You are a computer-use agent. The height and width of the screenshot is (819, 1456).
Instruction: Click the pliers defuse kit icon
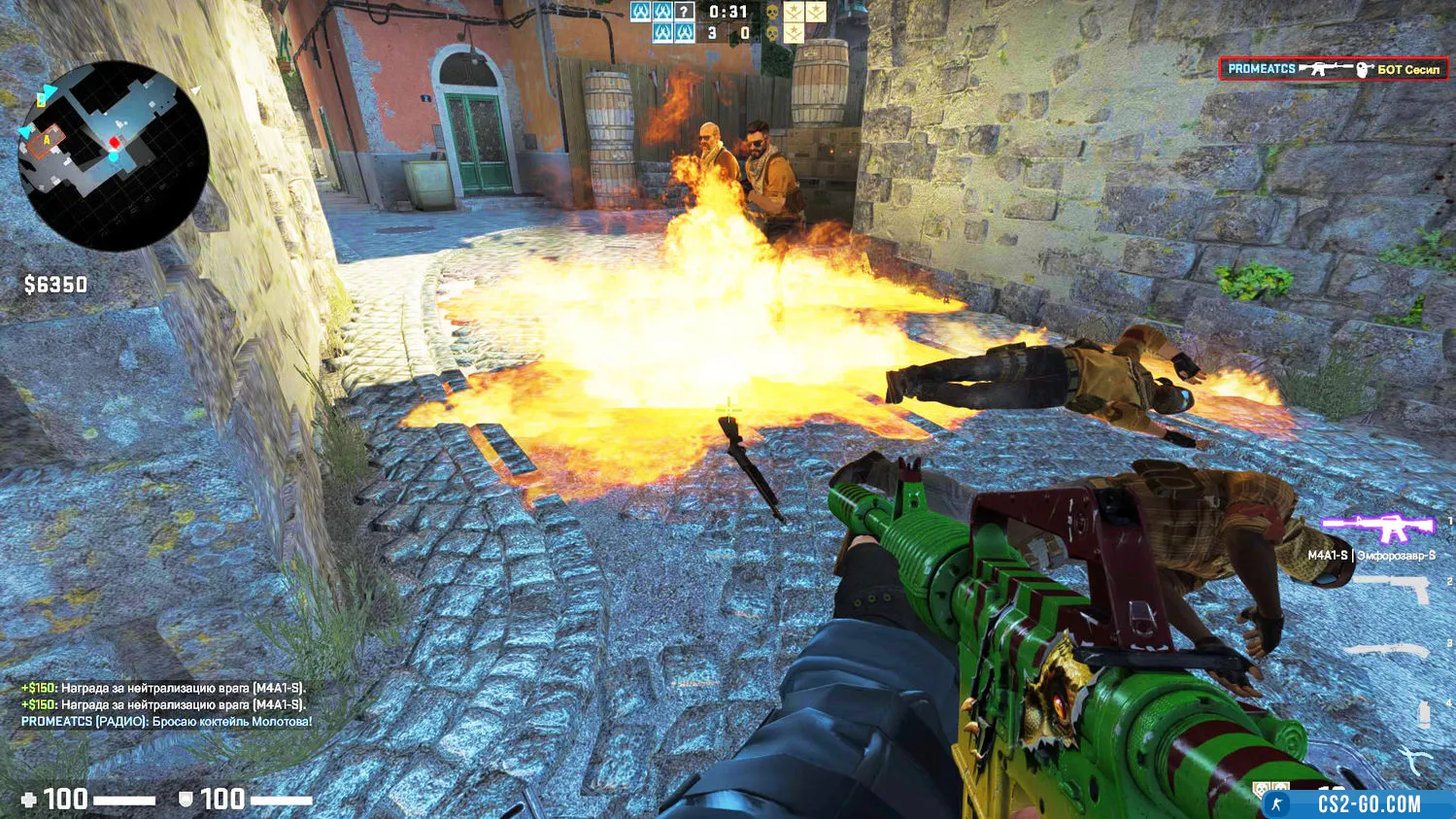click(1416, 759)
